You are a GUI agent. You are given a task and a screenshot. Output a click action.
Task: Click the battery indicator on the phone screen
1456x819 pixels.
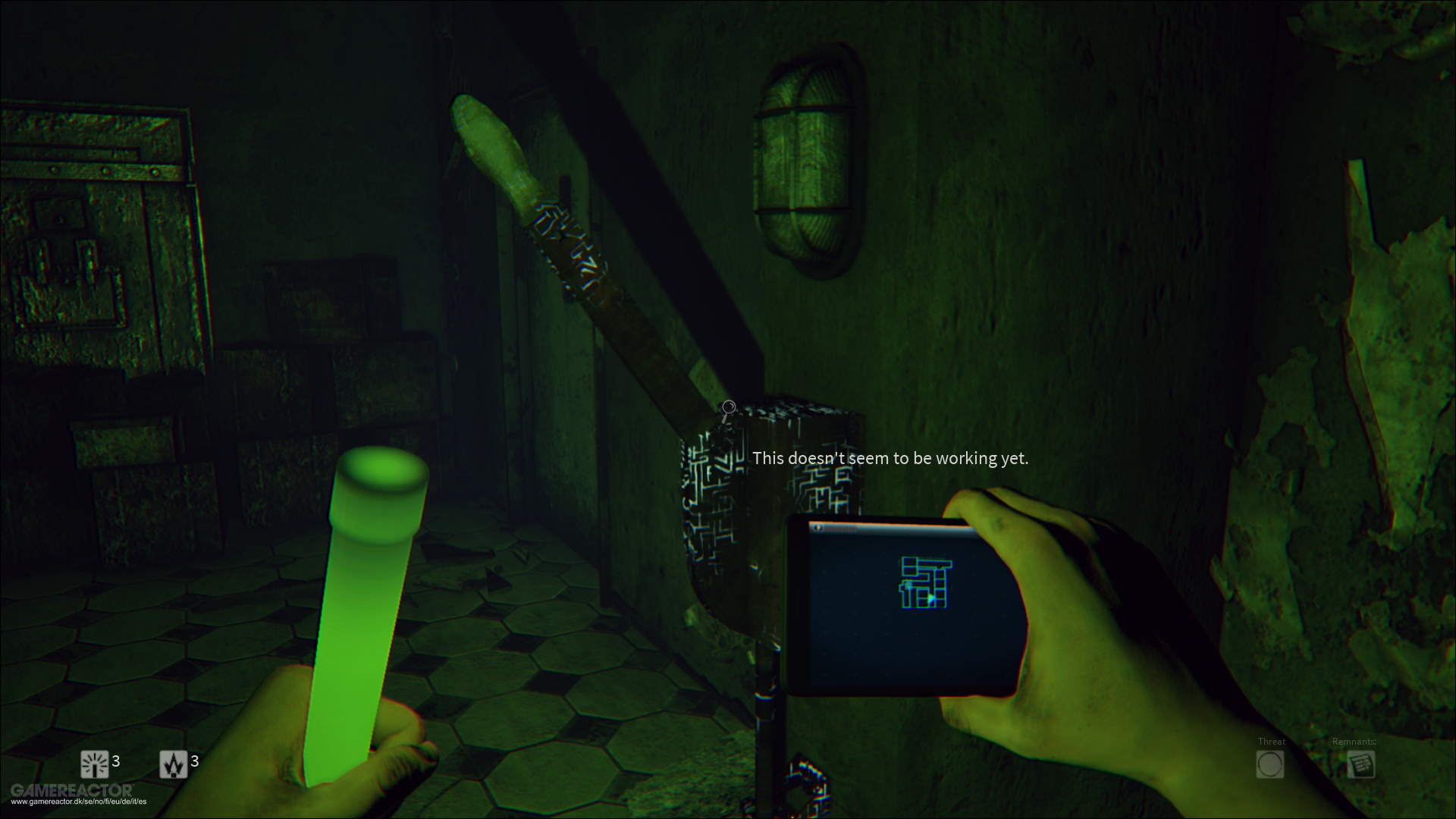pyautogui.click(x=817, y=528)
